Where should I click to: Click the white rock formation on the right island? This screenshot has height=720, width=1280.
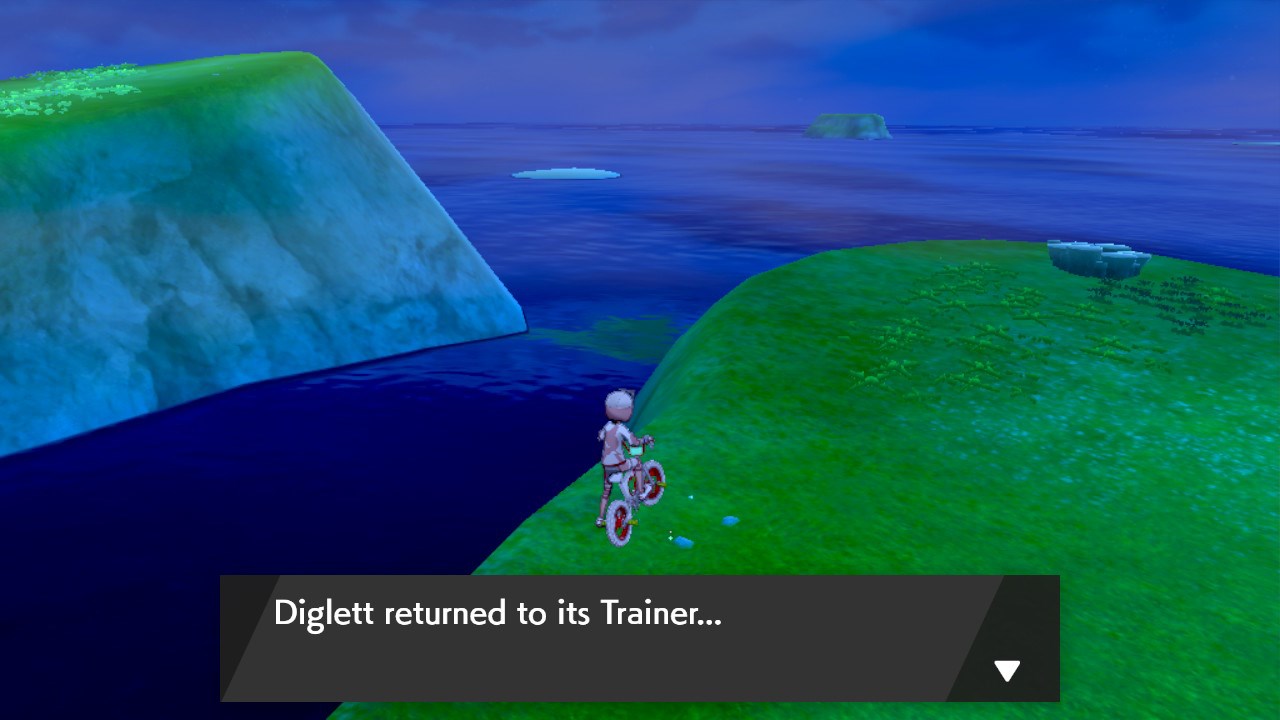pyautogui.click(x=1095, y=258)
